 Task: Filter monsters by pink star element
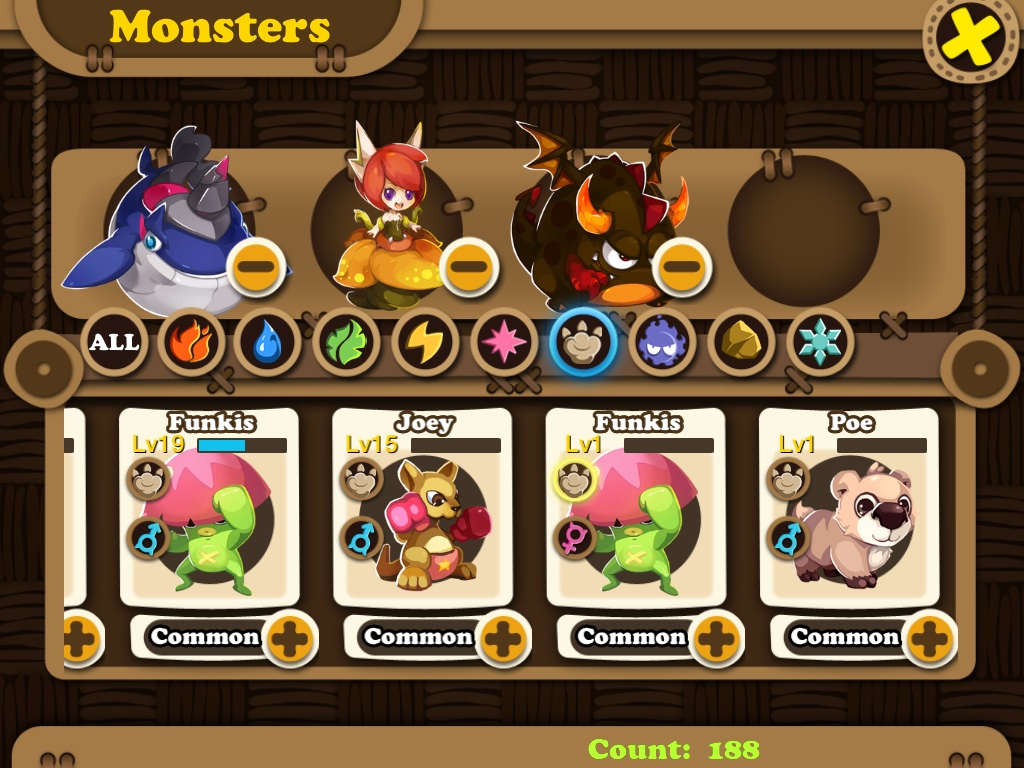(x=503, y=342)
